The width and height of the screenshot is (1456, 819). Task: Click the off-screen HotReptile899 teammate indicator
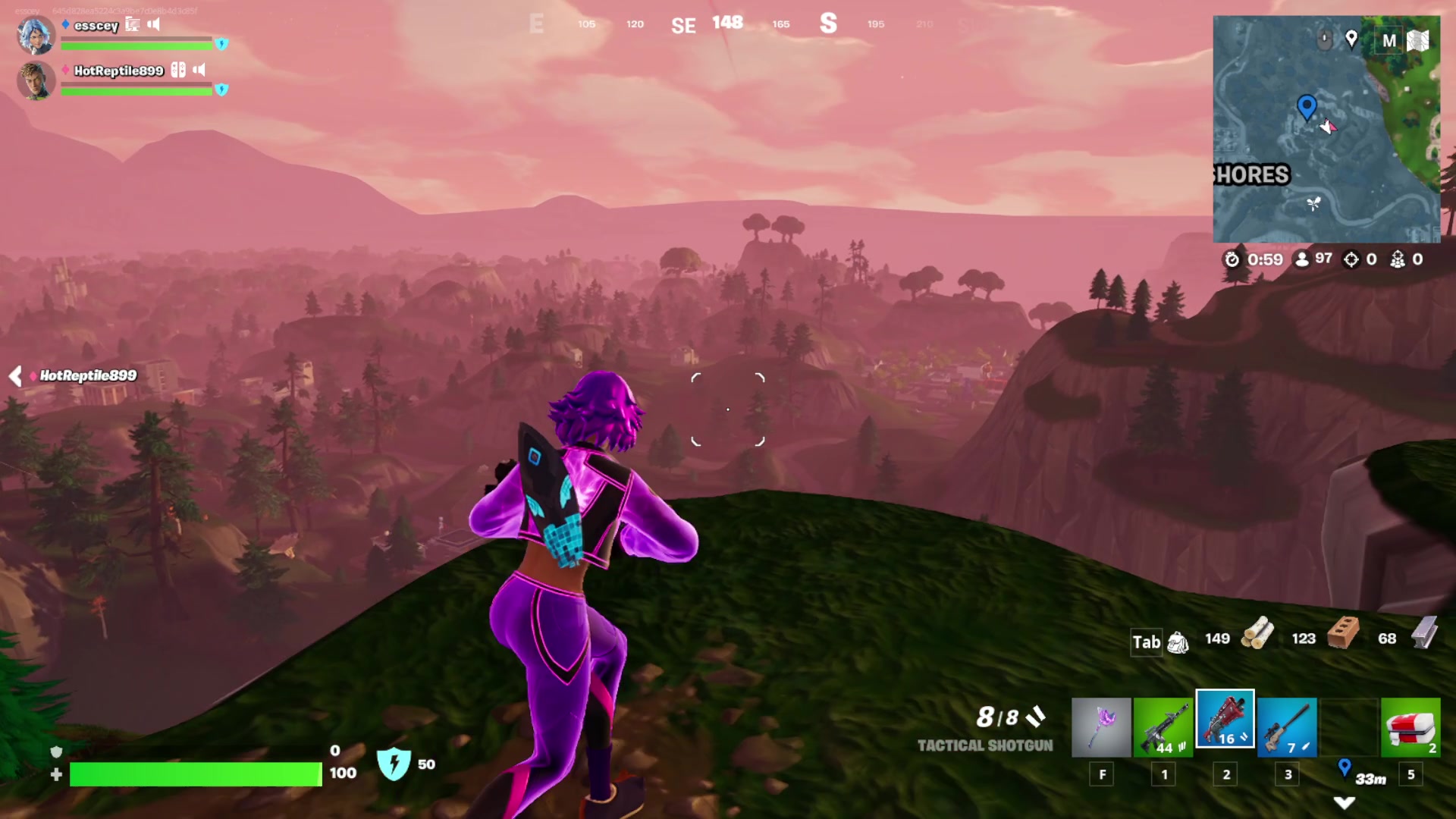76,375
